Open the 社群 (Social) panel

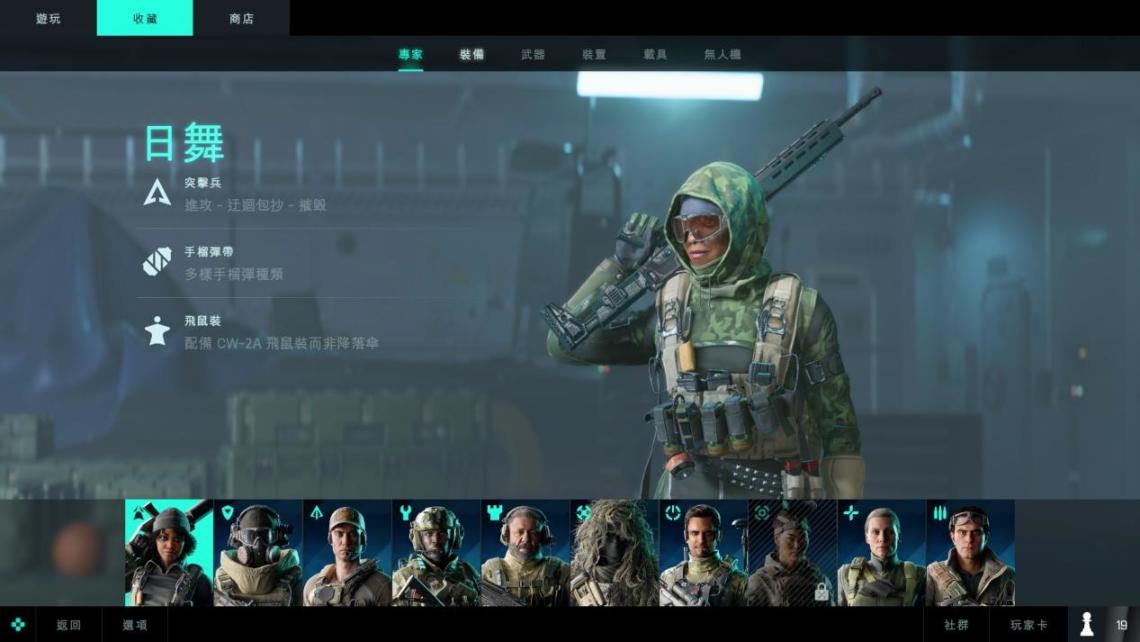point(956,625)
